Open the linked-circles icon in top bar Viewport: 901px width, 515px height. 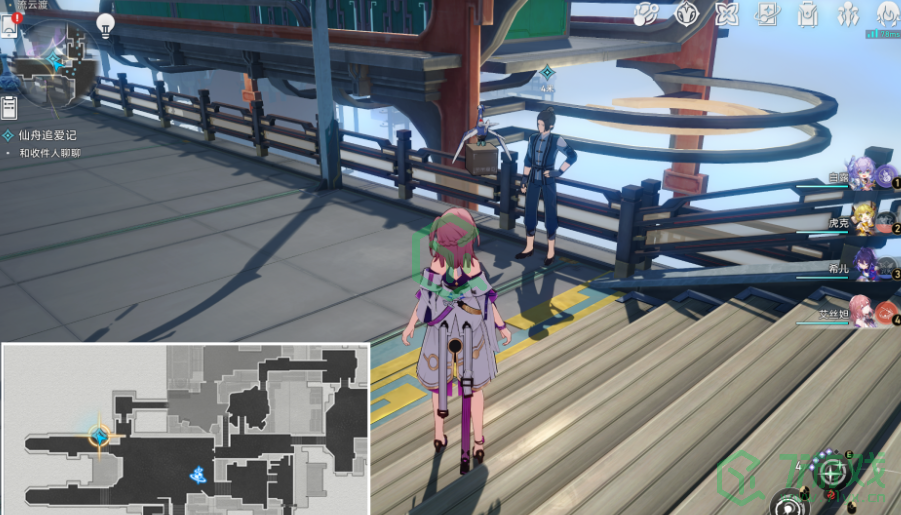coord(645,13)
